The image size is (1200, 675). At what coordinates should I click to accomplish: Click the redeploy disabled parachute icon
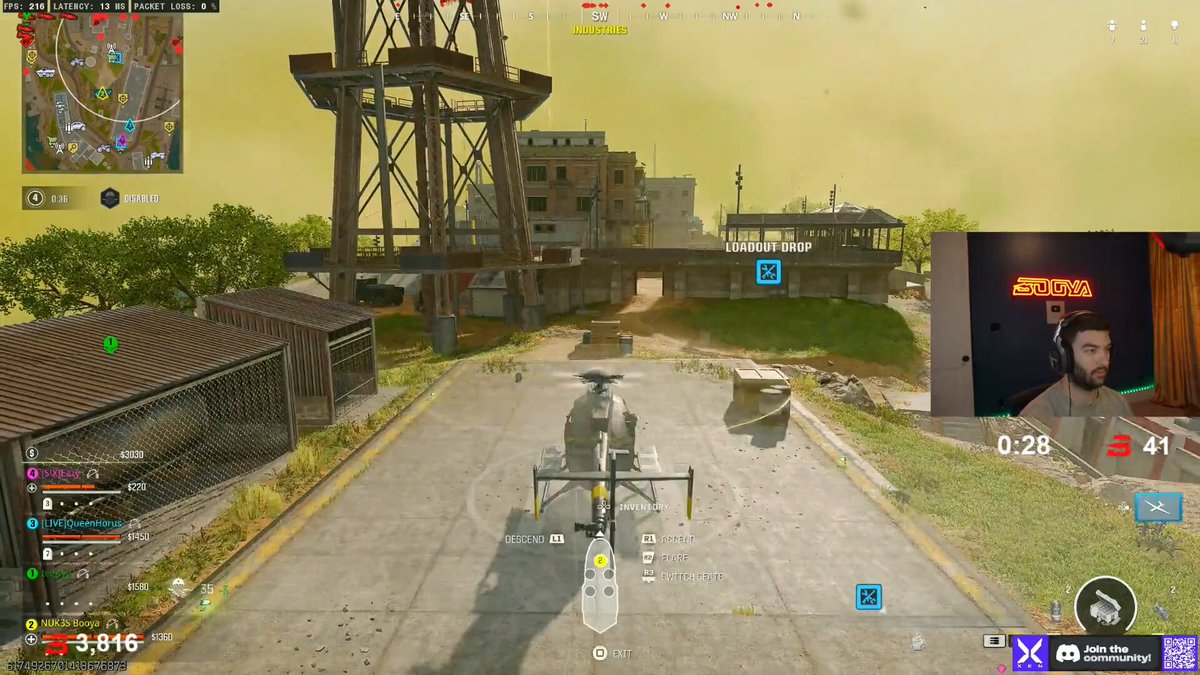[110, 198]
